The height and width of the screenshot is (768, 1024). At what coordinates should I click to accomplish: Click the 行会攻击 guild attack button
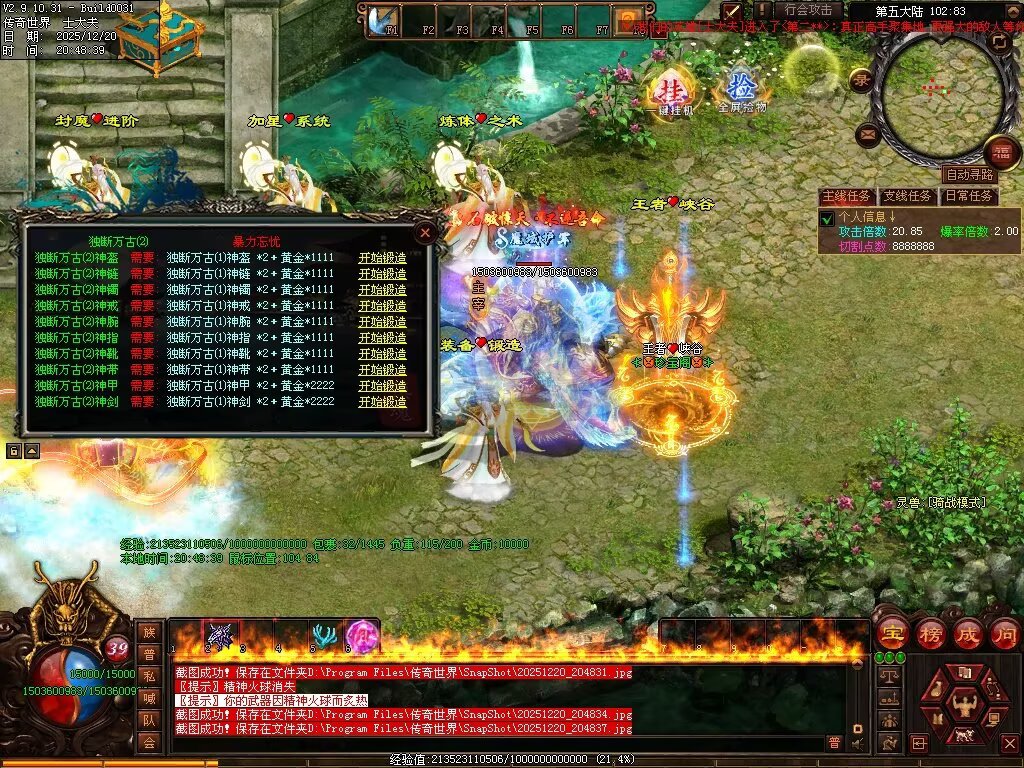(x=808, y=10)
